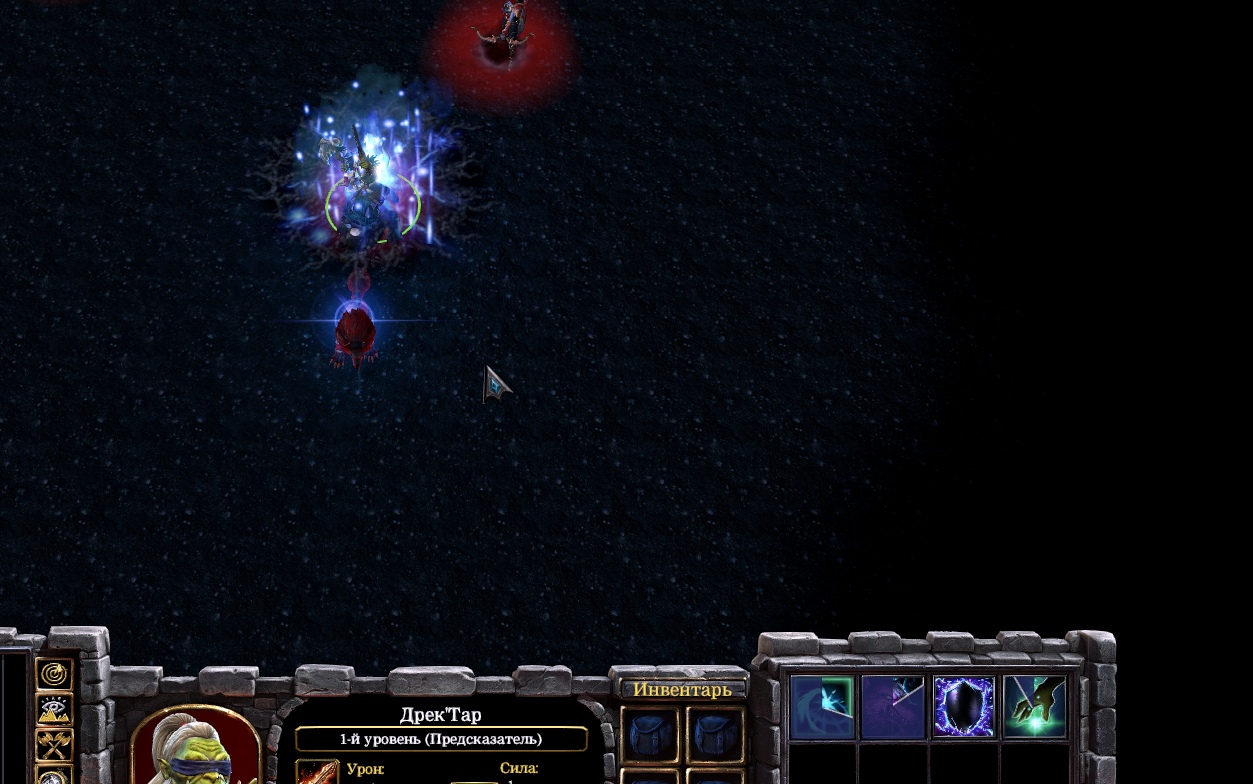This screenshot has height=784, width=1253.
Task: Activate the minimap signal ping button
Action: 54,675
